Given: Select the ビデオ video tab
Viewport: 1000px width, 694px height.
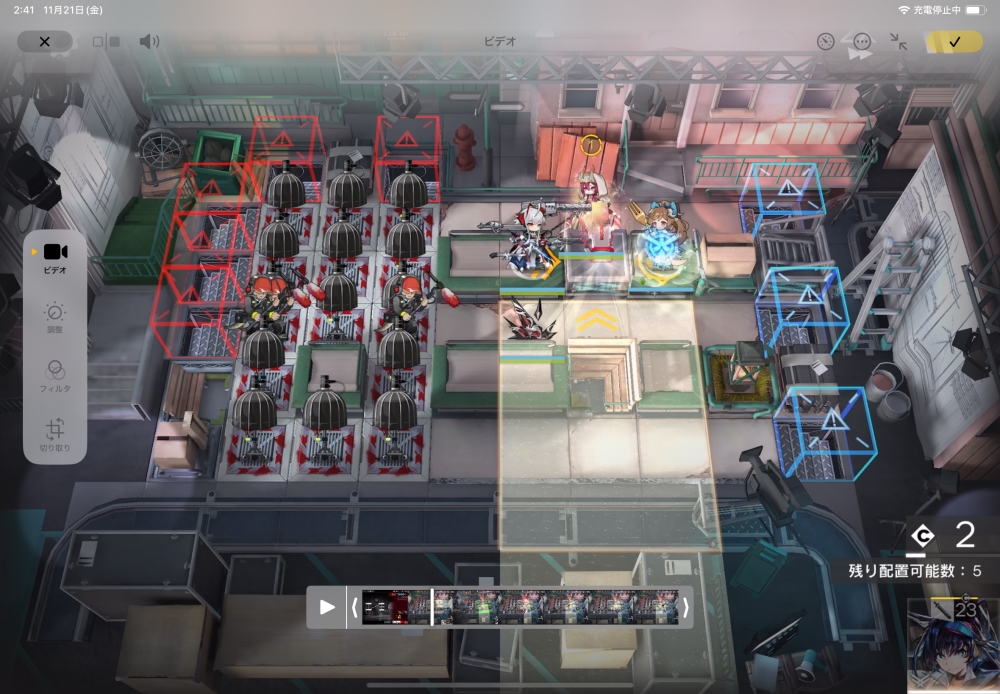Looking at the screenshot, I should coord(55,256).
